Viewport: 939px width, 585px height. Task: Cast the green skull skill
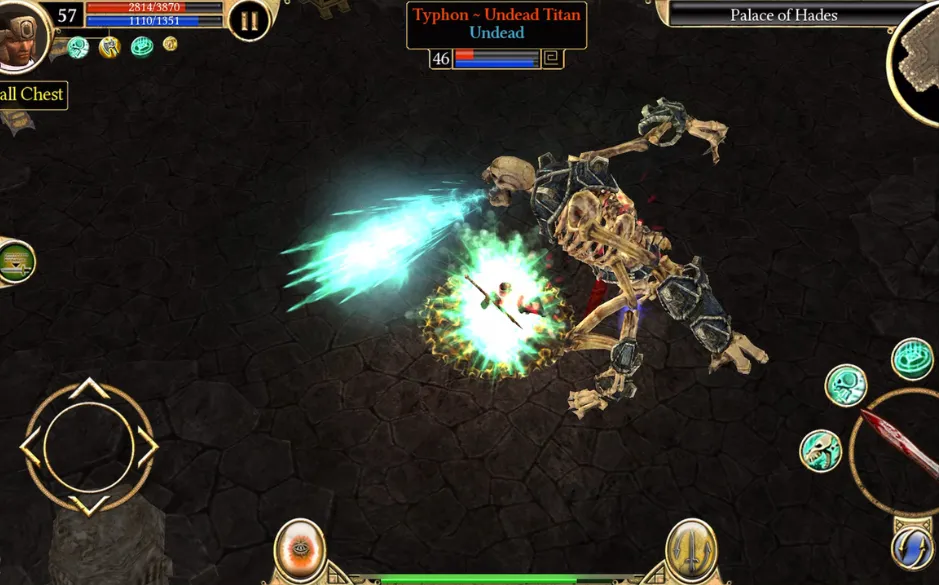[x=845, y=385]
